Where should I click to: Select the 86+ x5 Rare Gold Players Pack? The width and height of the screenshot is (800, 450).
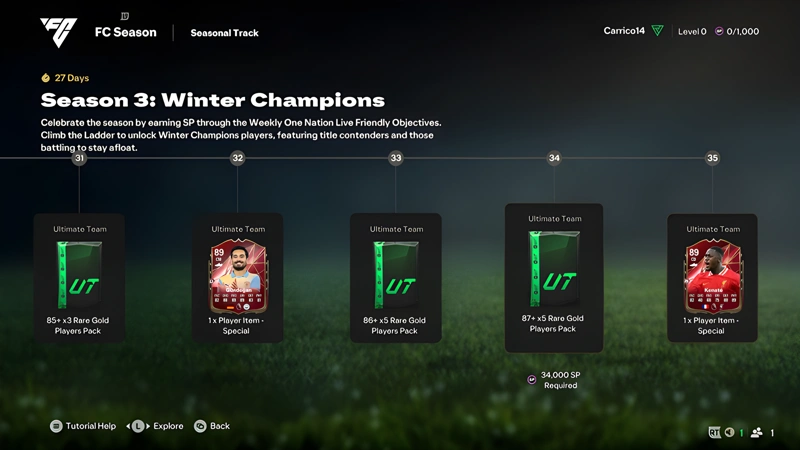pos(396,278)
